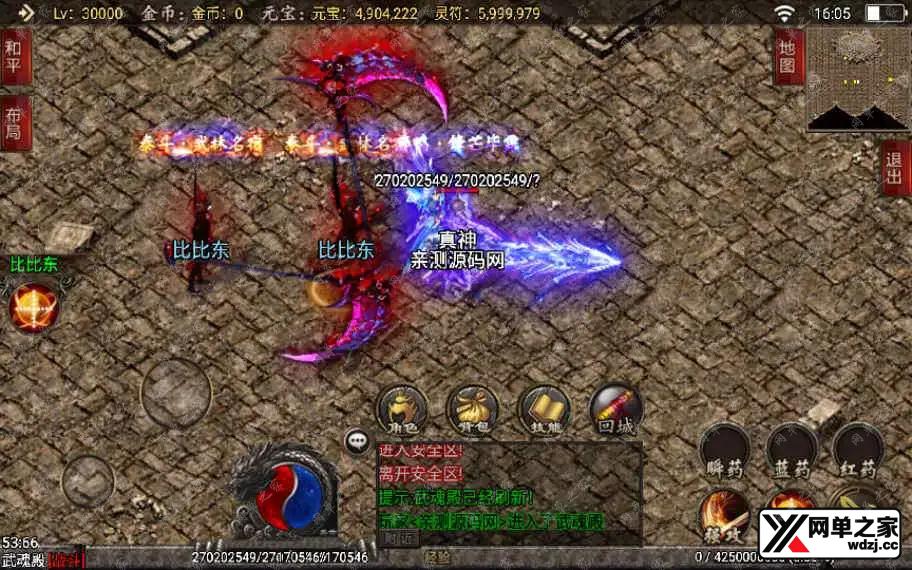Viewport: 912px width, 570px height.
Task: Tap the 瞬药 instant potion slot
Action: (725, 449)
